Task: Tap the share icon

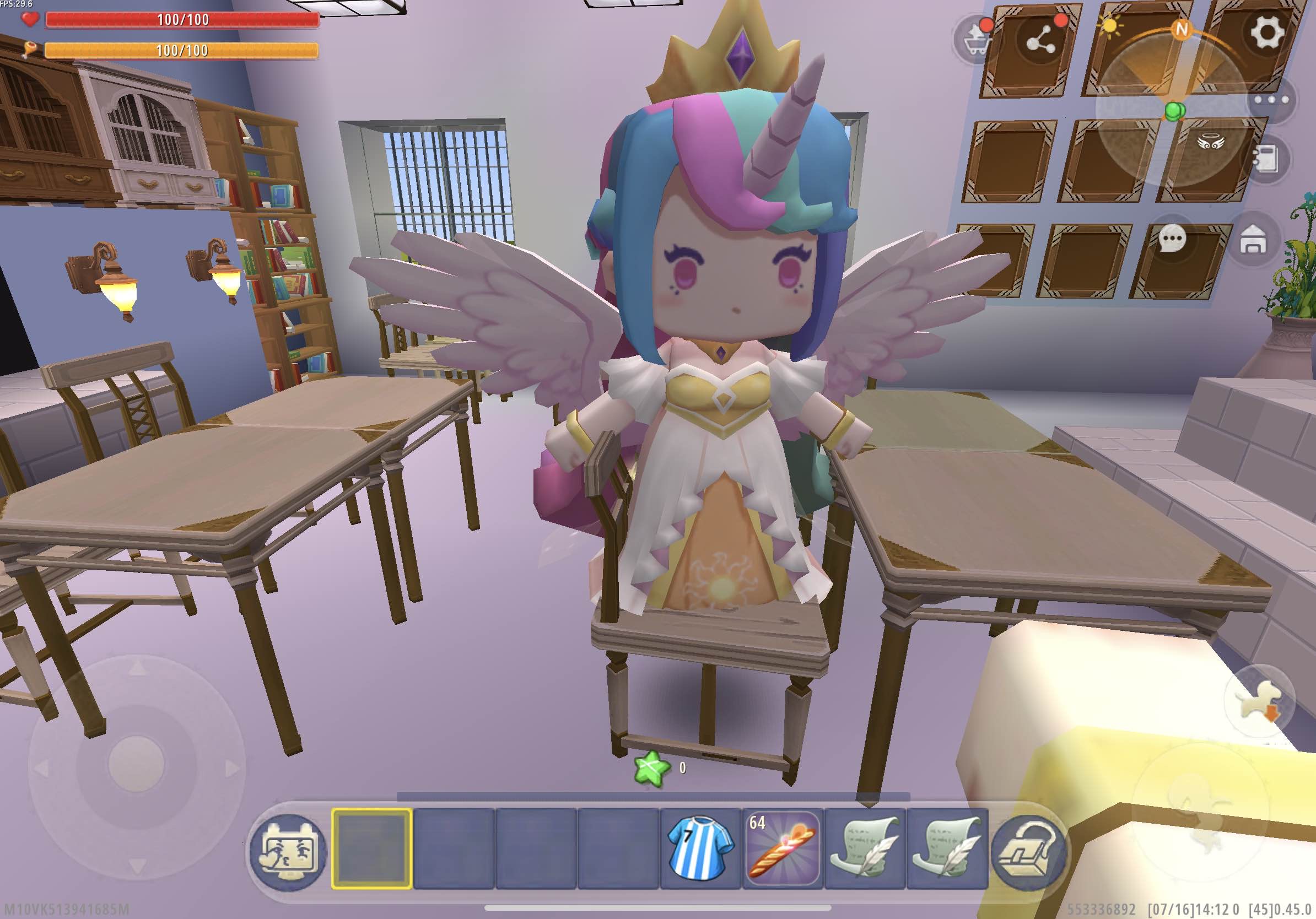Action: [x=1041, y=40]
